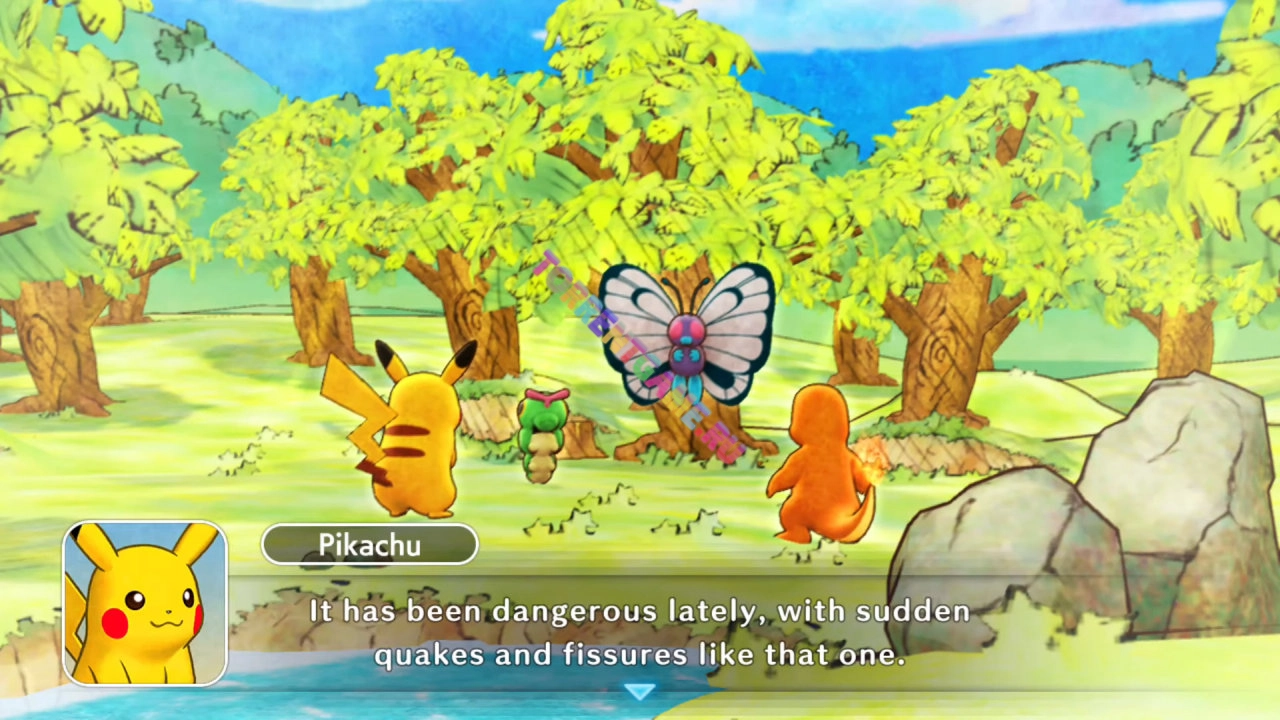Advance dialogue with the blue down arrow

click(x=639, y=691)
